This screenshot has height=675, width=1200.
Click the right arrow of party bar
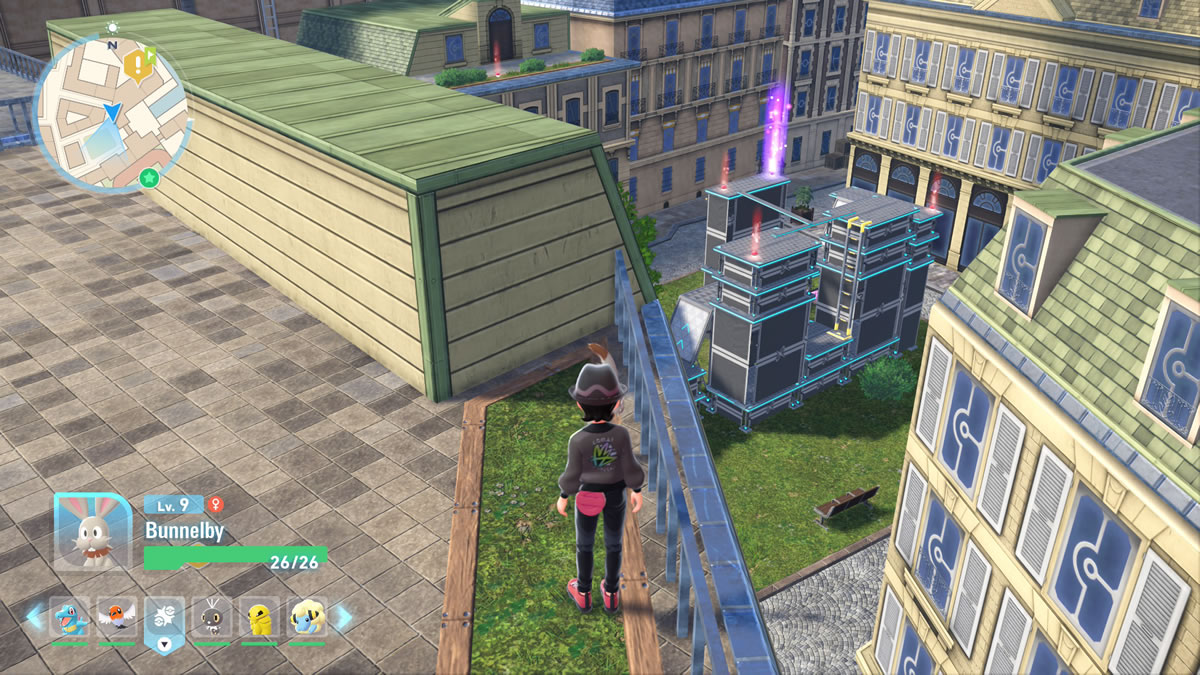coord(342,617)
